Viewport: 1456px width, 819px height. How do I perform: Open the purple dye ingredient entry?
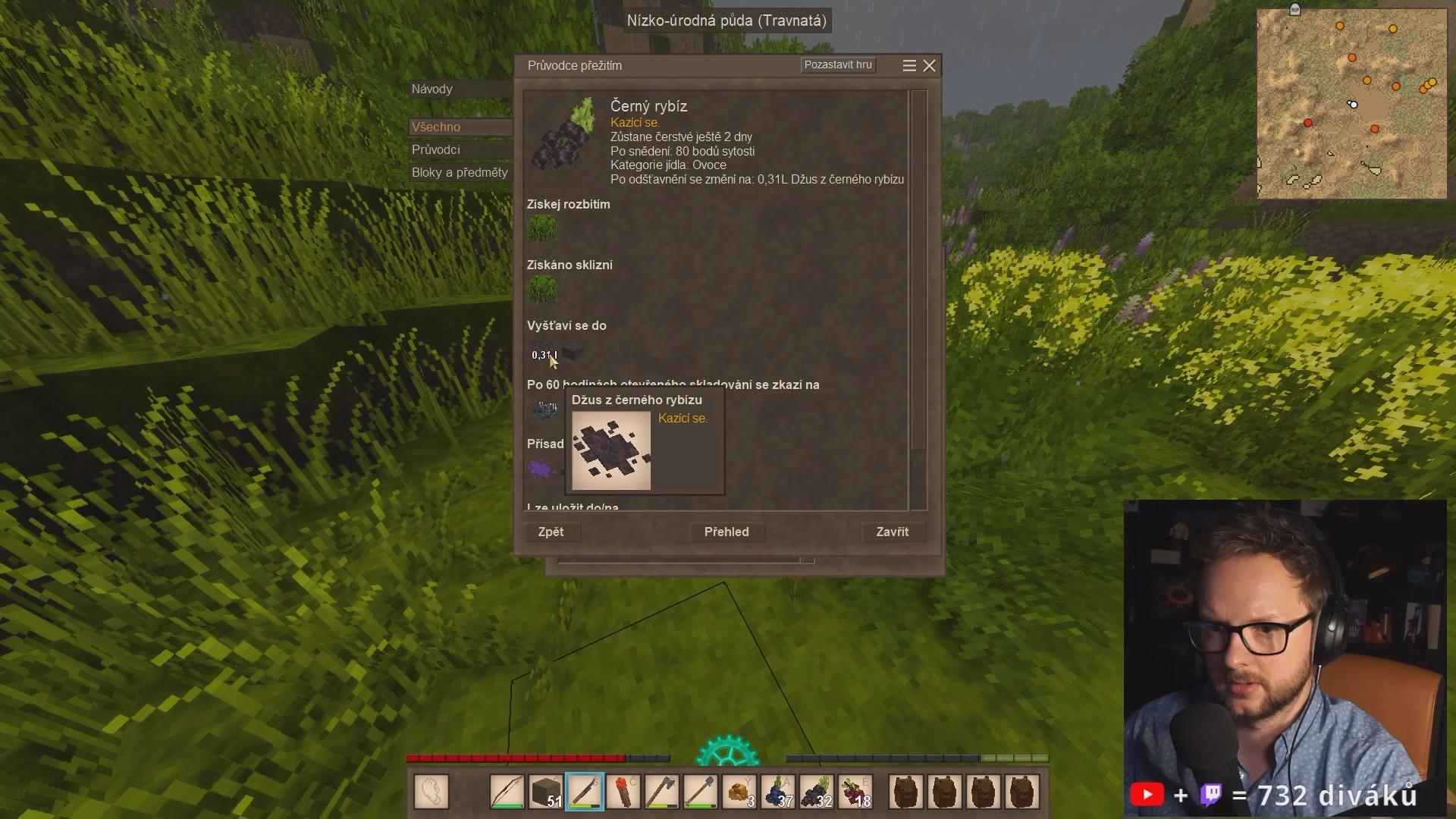pyautogui.click(x=541, y=469)
